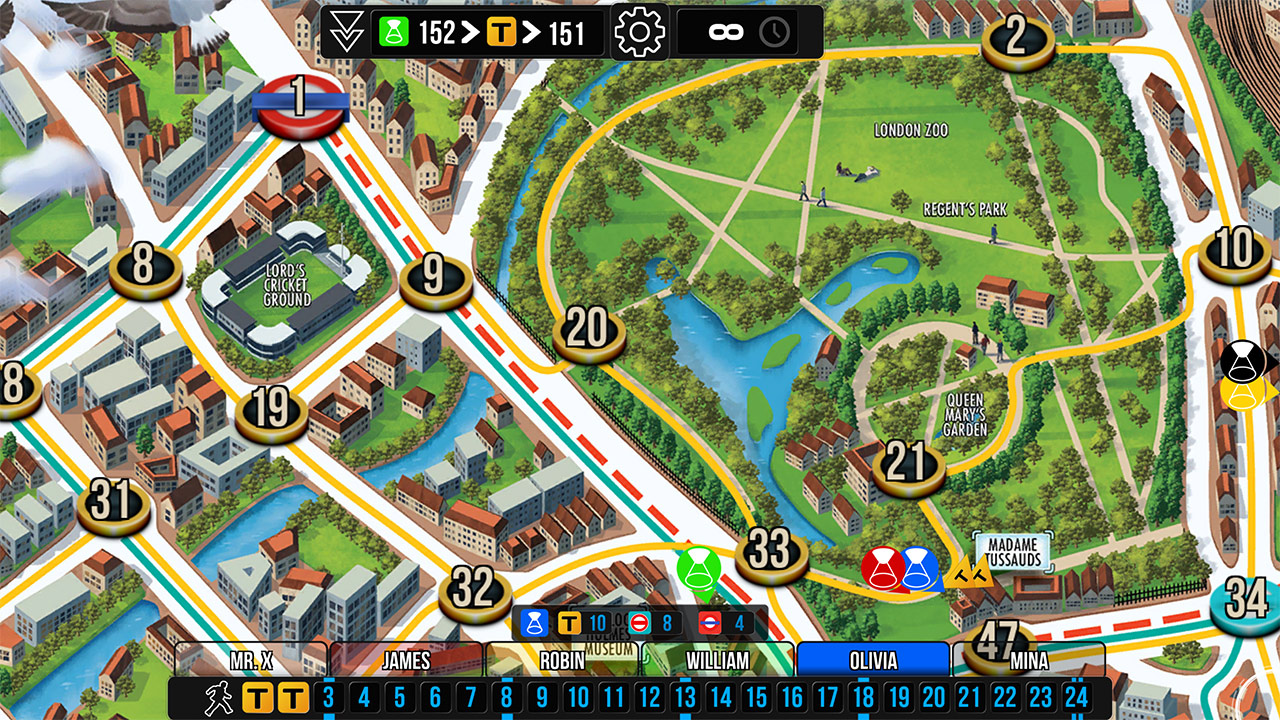Click the Madame Tussauds label on the map

click(x=1012, y=553)
